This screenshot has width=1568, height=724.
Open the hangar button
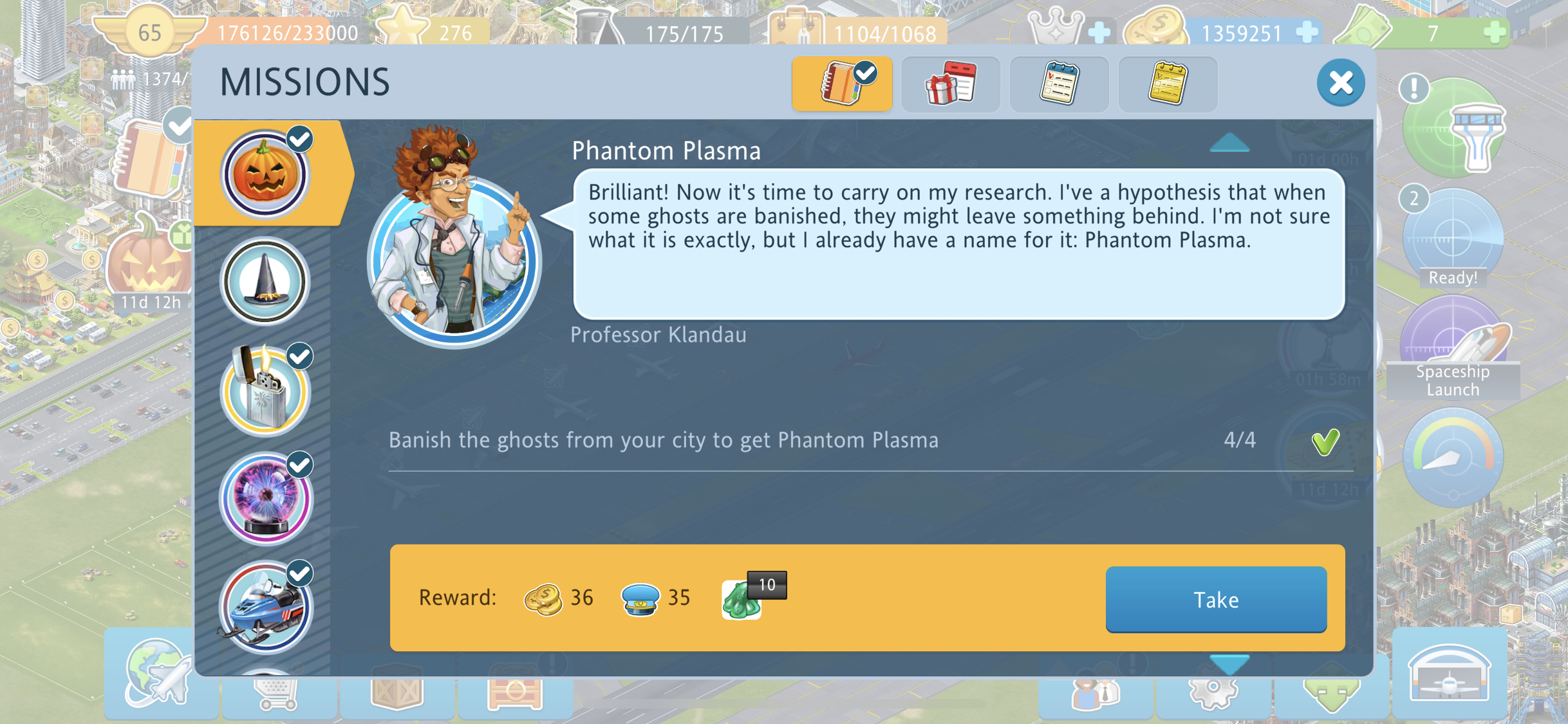(x=1449, y=674)
